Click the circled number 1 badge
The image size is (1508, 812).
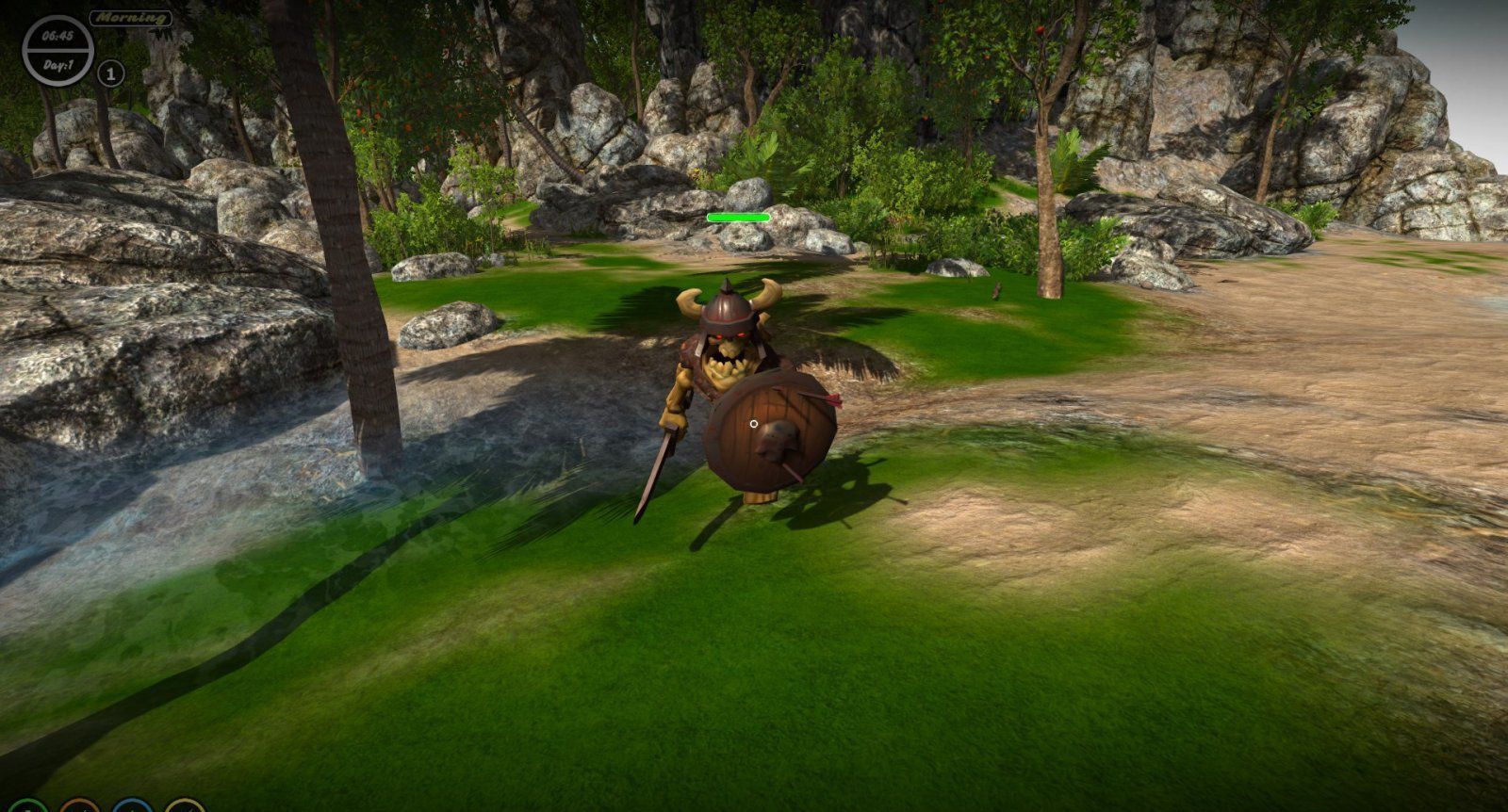point(111,73)
